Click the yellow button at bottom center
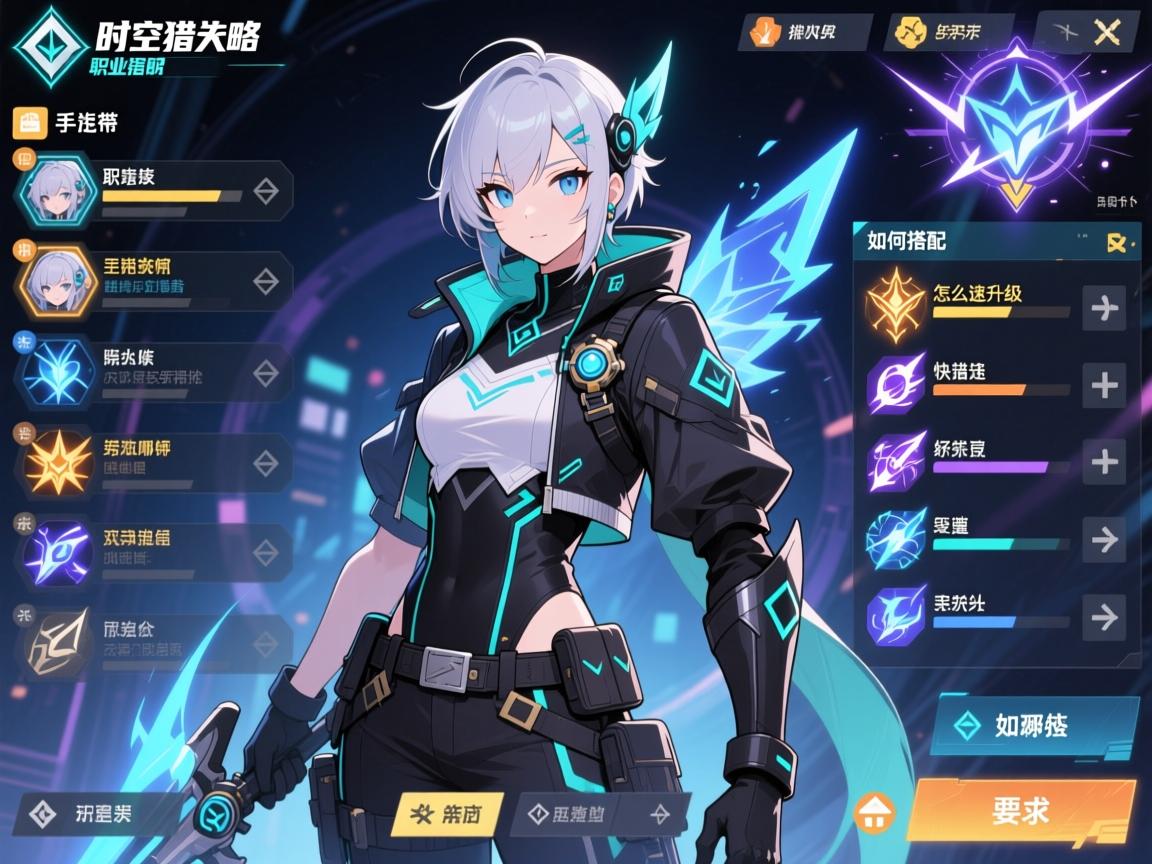 (446, 814)
